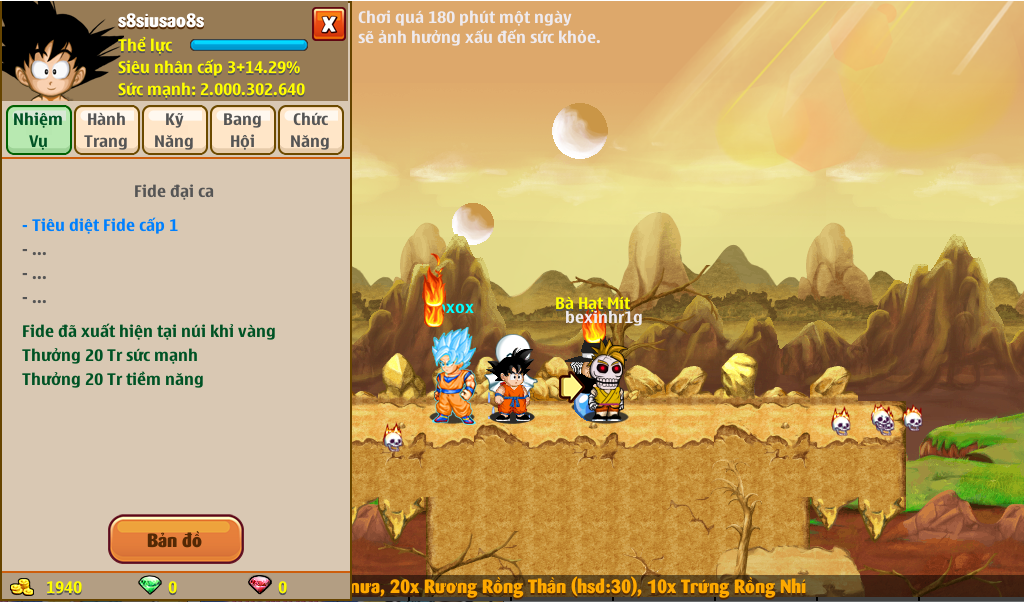The width and height of the screenshot is (1024, 602).
Task: Select the Tiêu diệt Fide cấp 1 objective
Action: [100, 225]
